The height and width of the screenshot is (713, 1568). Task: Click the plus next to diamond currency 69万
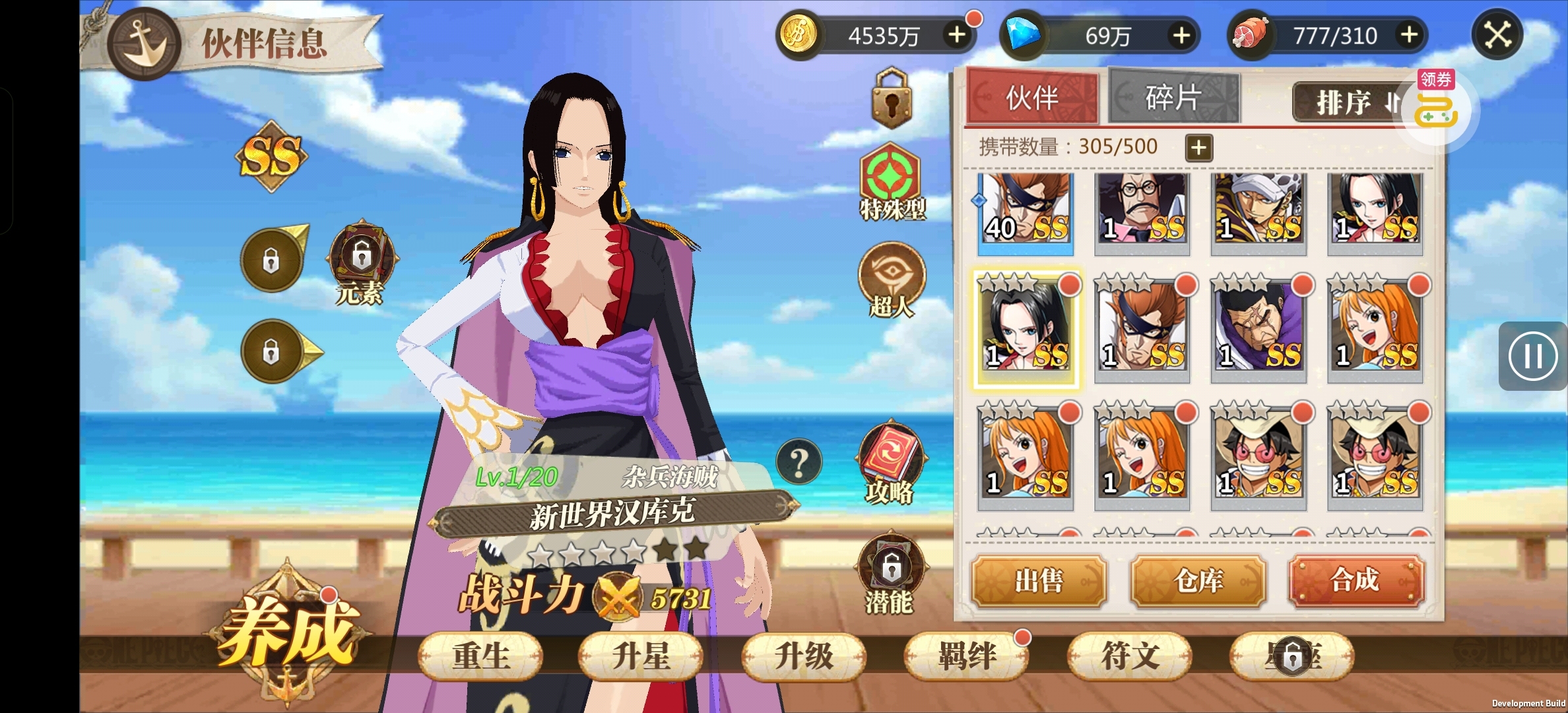[x=1183, y=36]
